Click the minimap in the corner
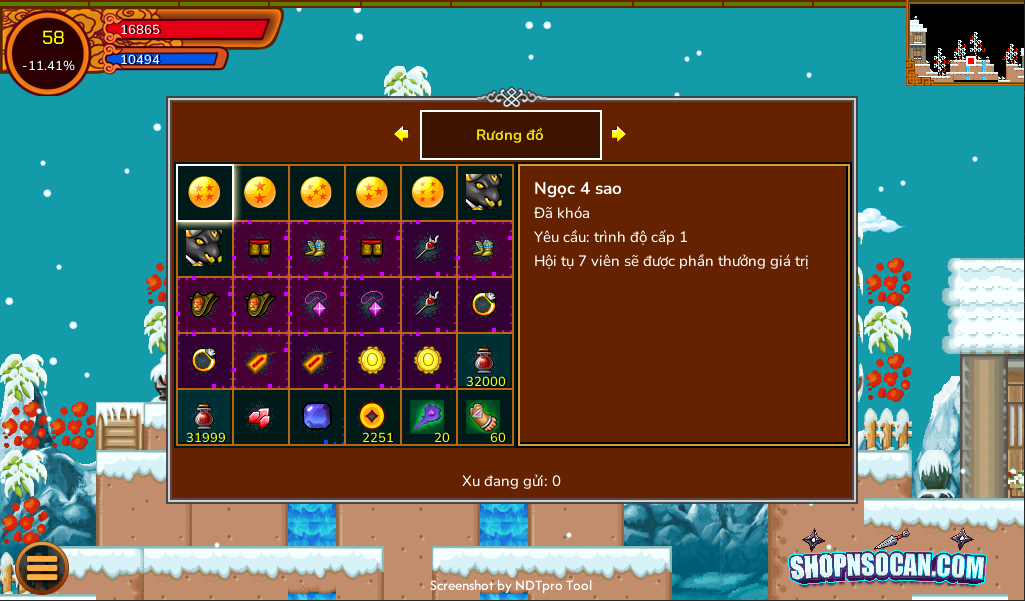 click(964, 43)
